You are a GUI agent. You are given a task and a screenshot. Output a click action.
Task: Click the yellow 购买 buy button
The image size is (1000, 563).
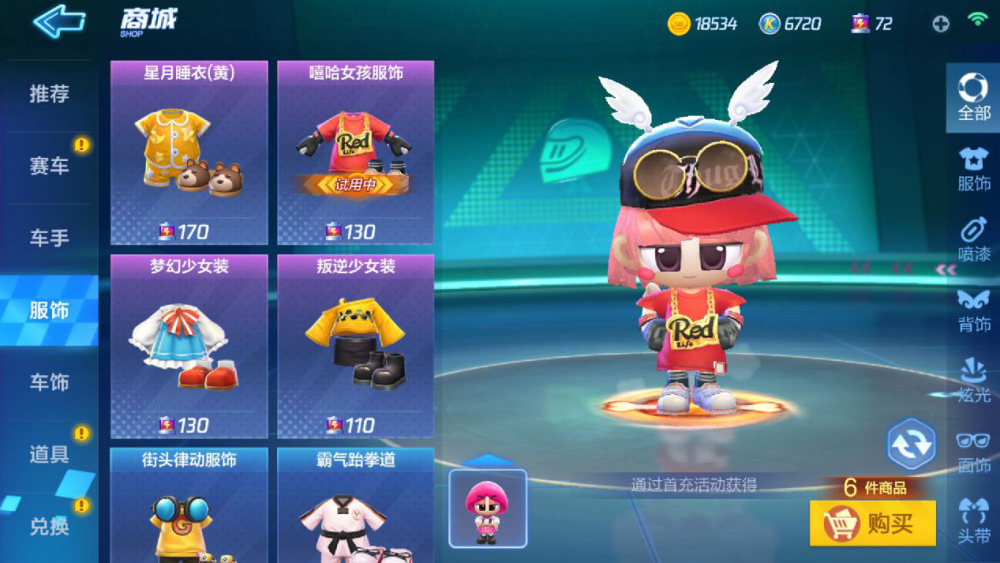(x=872, y=523)
